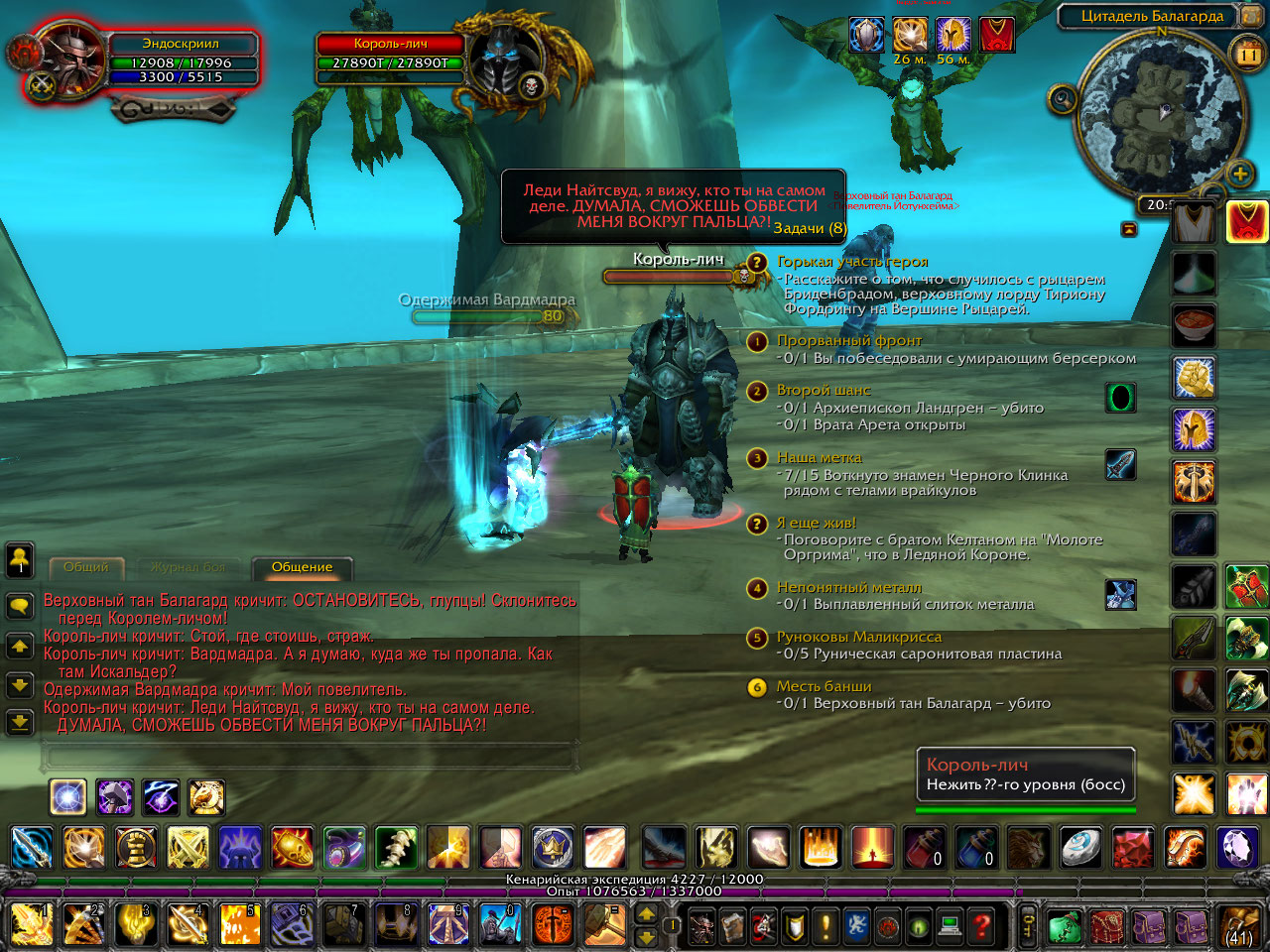Use the Наша метка quest item icon
Screen dimensions: 1270x952
point(1120,464)
